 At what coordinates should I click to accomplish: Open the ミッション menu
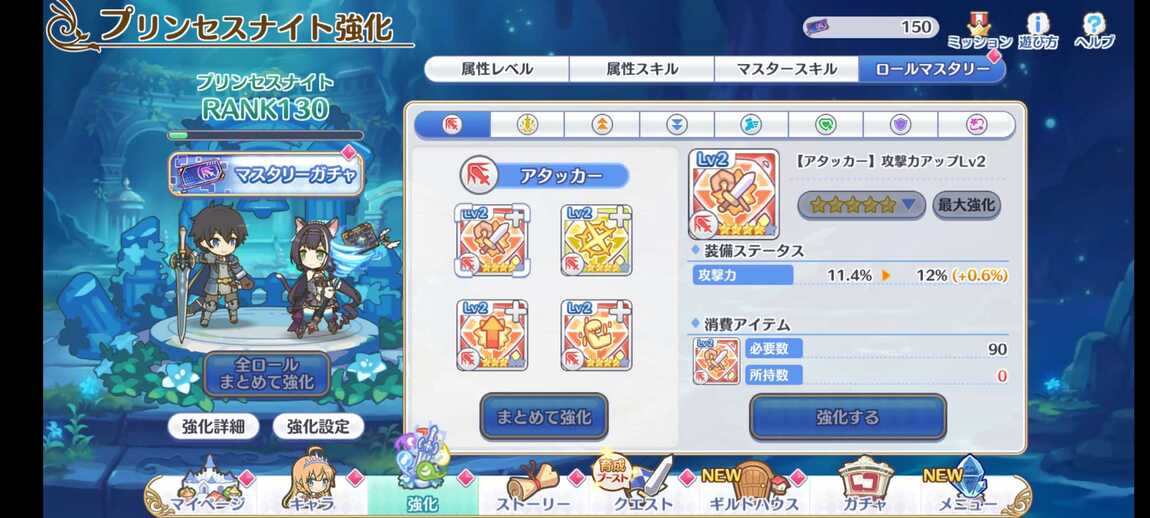click(979, 31)
